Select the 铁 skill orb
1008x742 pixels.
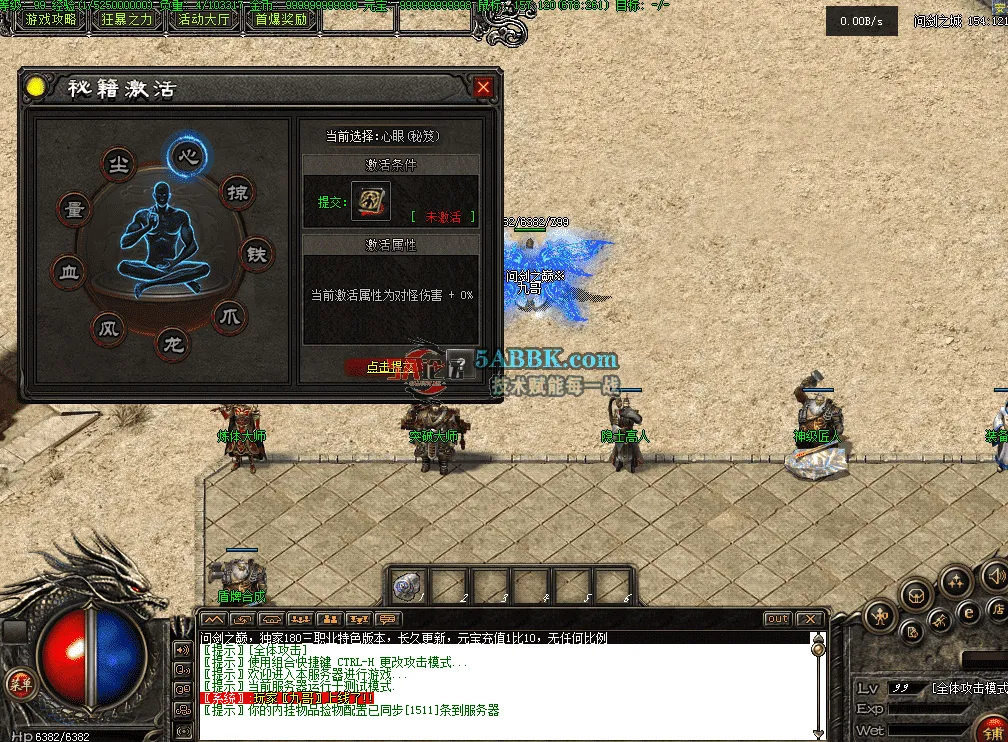(x=257, y=254)
